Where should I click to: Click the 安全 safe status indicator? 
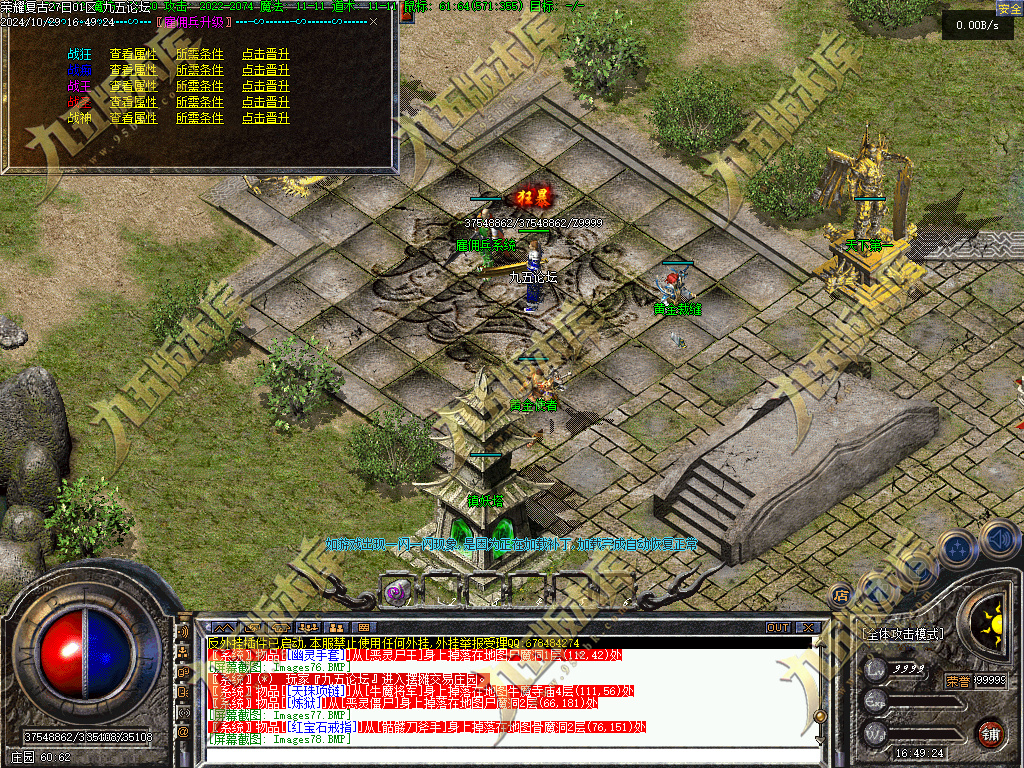coord(1009,8)
